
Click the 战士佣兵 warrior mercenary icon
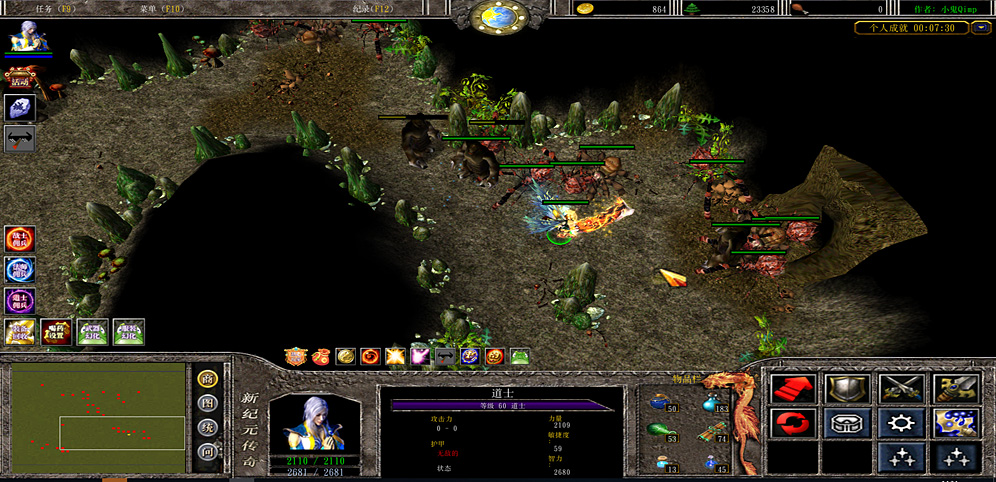[x=20, y=240]
